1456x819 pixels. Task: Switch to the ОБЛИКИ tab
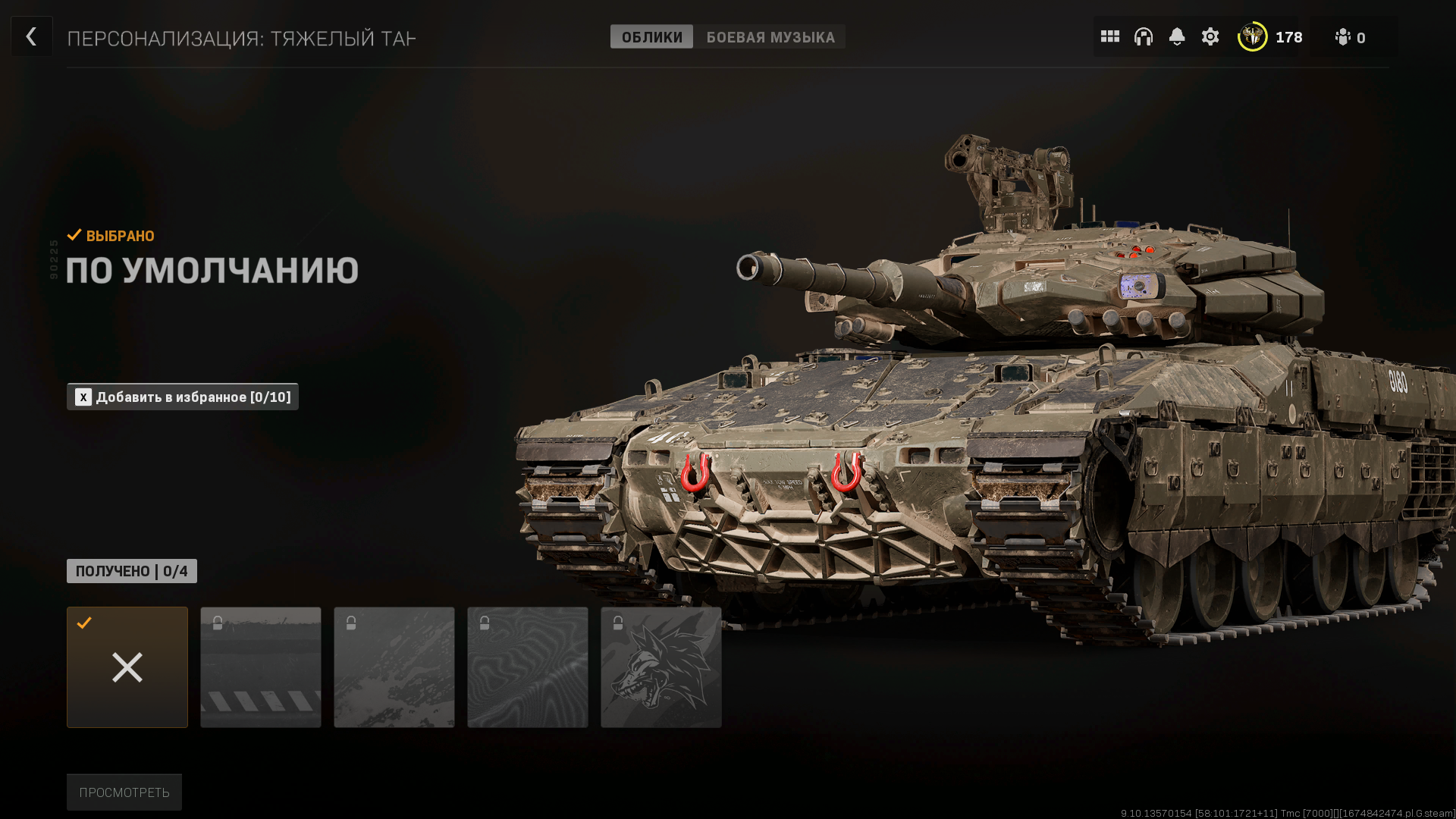651,37
